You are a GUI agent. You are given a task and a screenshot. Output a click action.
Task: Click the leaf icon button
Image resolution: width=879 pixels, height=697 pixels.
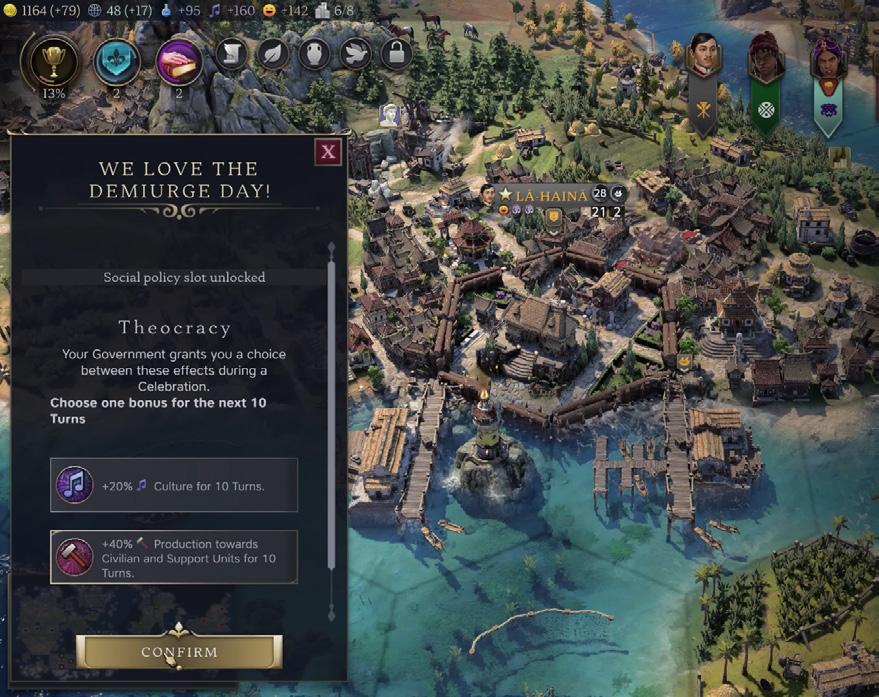point(273,53)
